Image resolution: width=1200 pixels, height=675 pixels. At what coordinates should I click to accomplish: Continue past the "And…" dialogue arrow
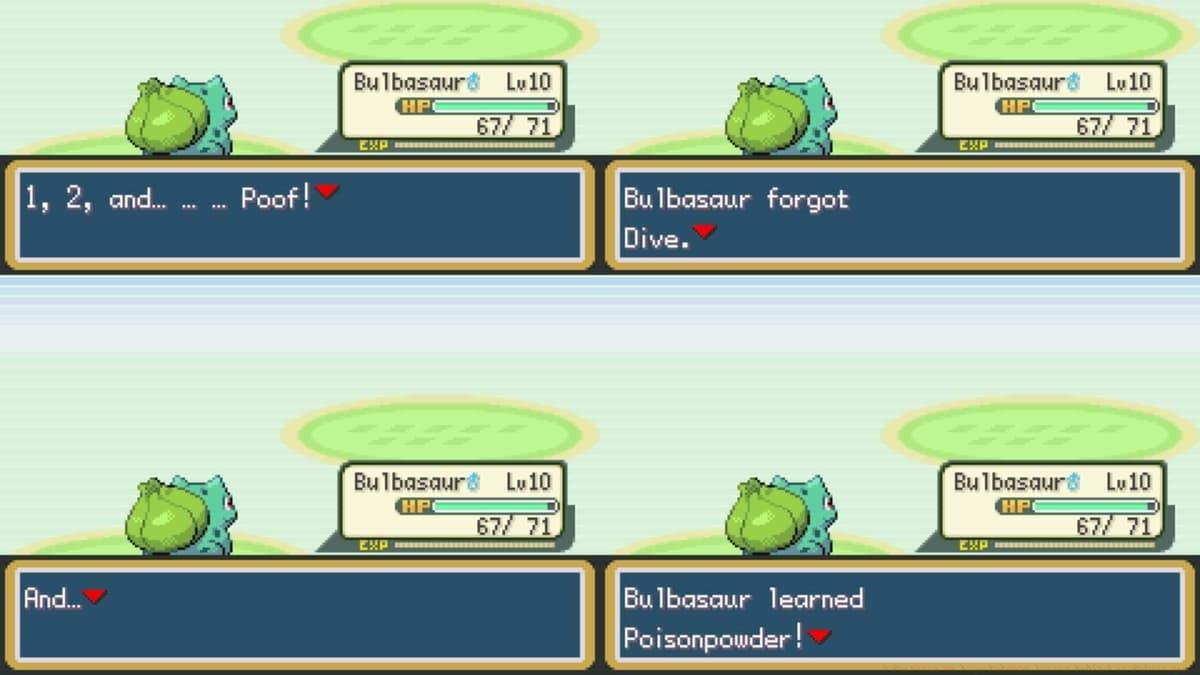point(94,596)
